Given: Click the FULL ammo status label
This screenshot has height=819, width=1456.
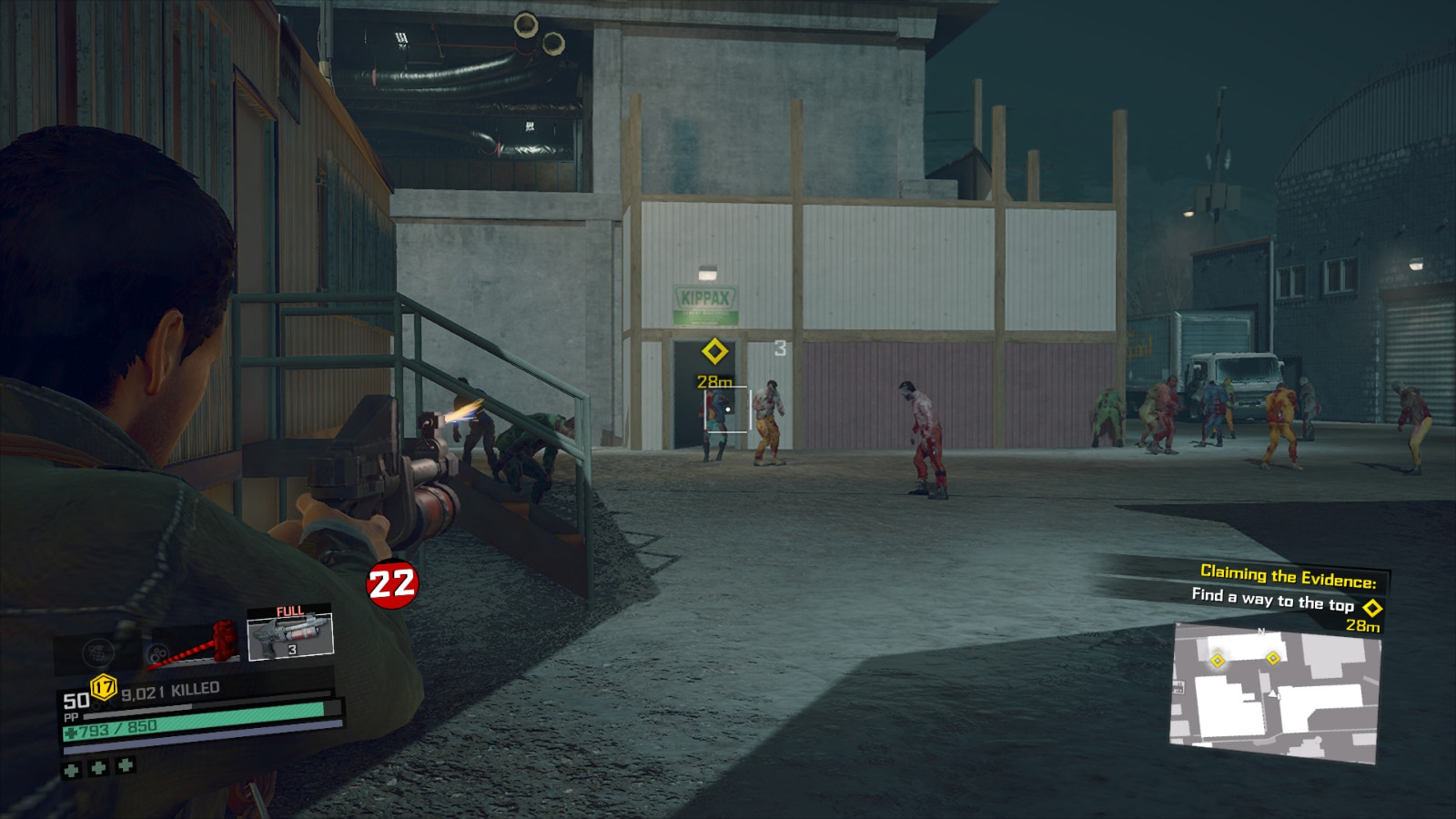Looking at the screenshot, I should pyautogui.click(x=289, y=611).
